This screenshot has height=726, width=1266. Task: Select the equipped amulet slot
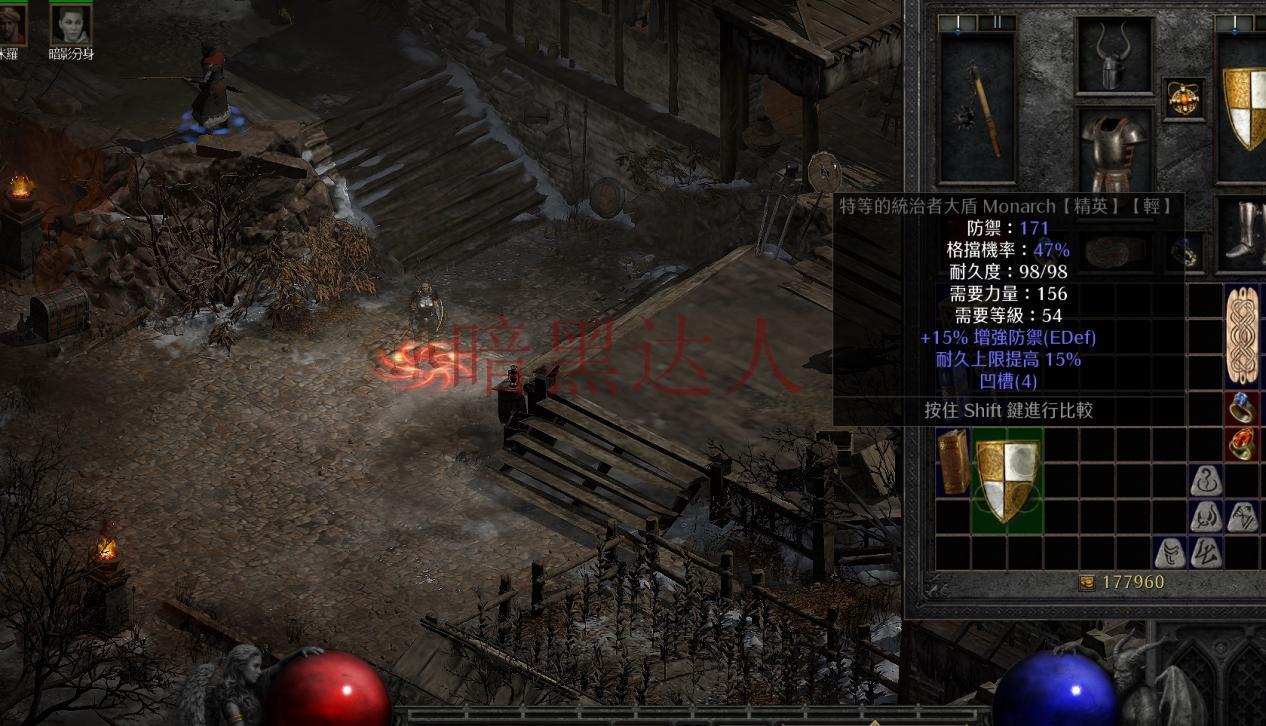[1185, 98]
